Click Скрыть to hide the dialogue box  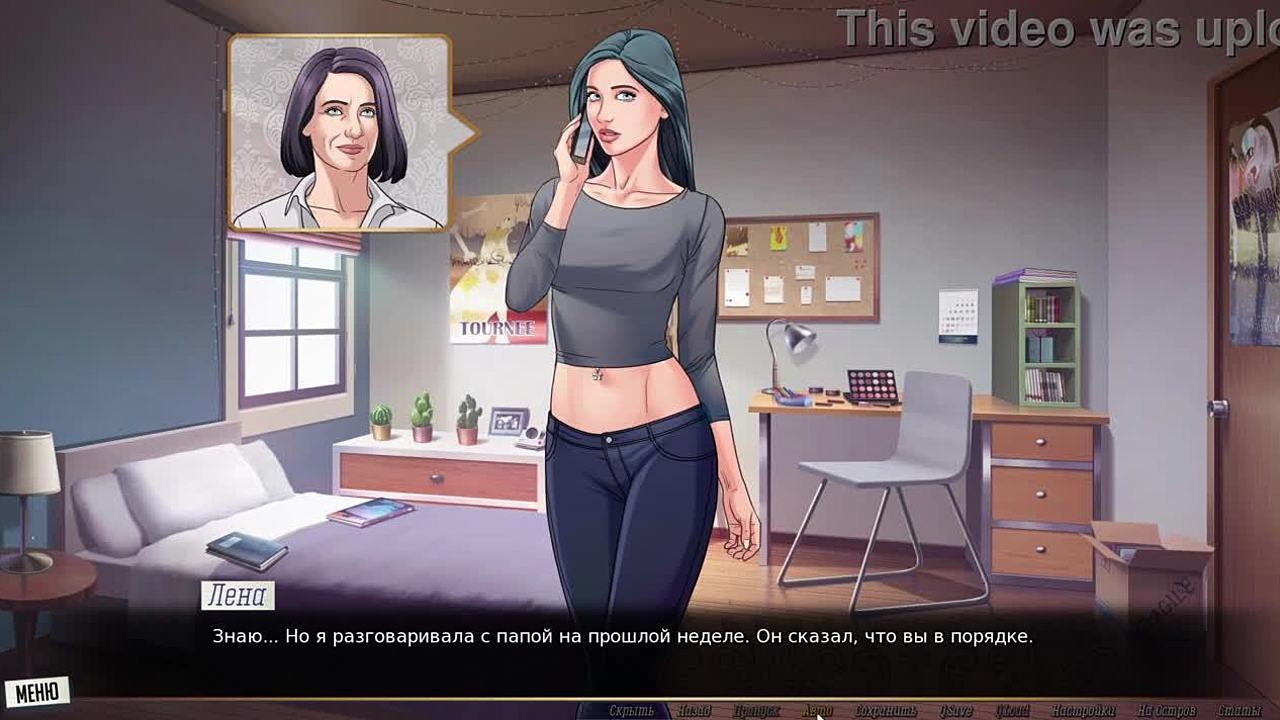[x=631, y=711]
